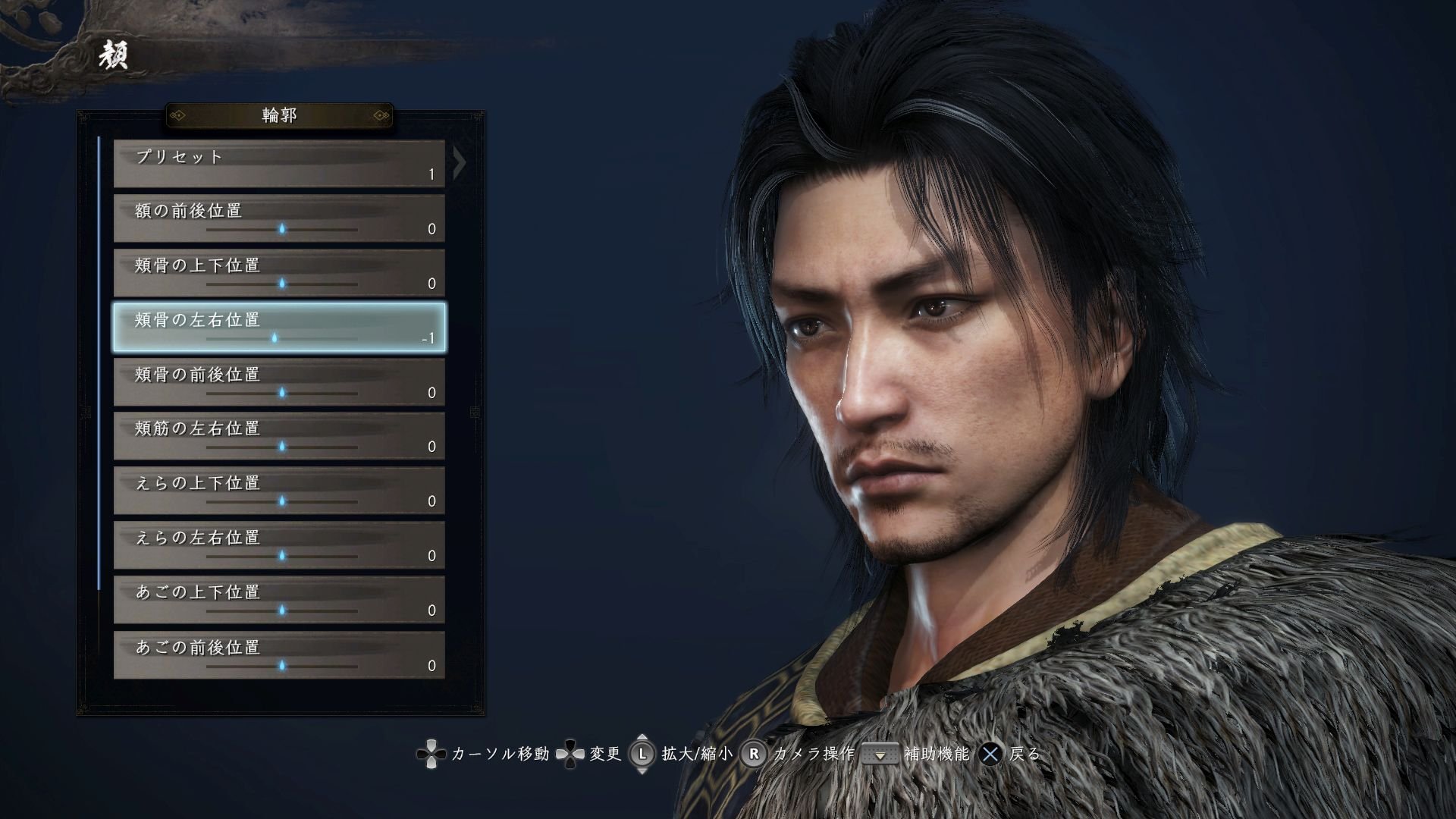Adjust the あごの前後位置 slider marker
The height and width of the screenshot is (819, 1456).
281,667
